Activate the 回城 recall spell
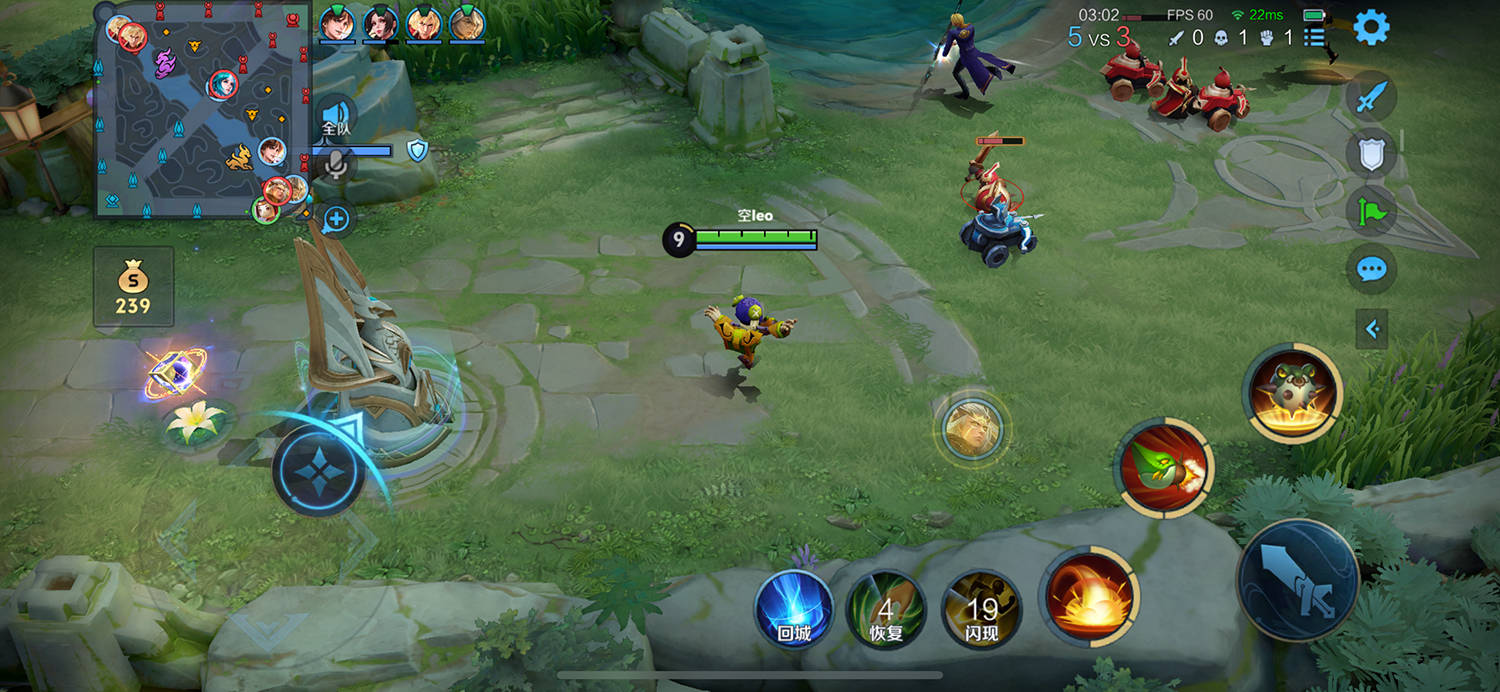1500x692 pixels. click(794, 608)
